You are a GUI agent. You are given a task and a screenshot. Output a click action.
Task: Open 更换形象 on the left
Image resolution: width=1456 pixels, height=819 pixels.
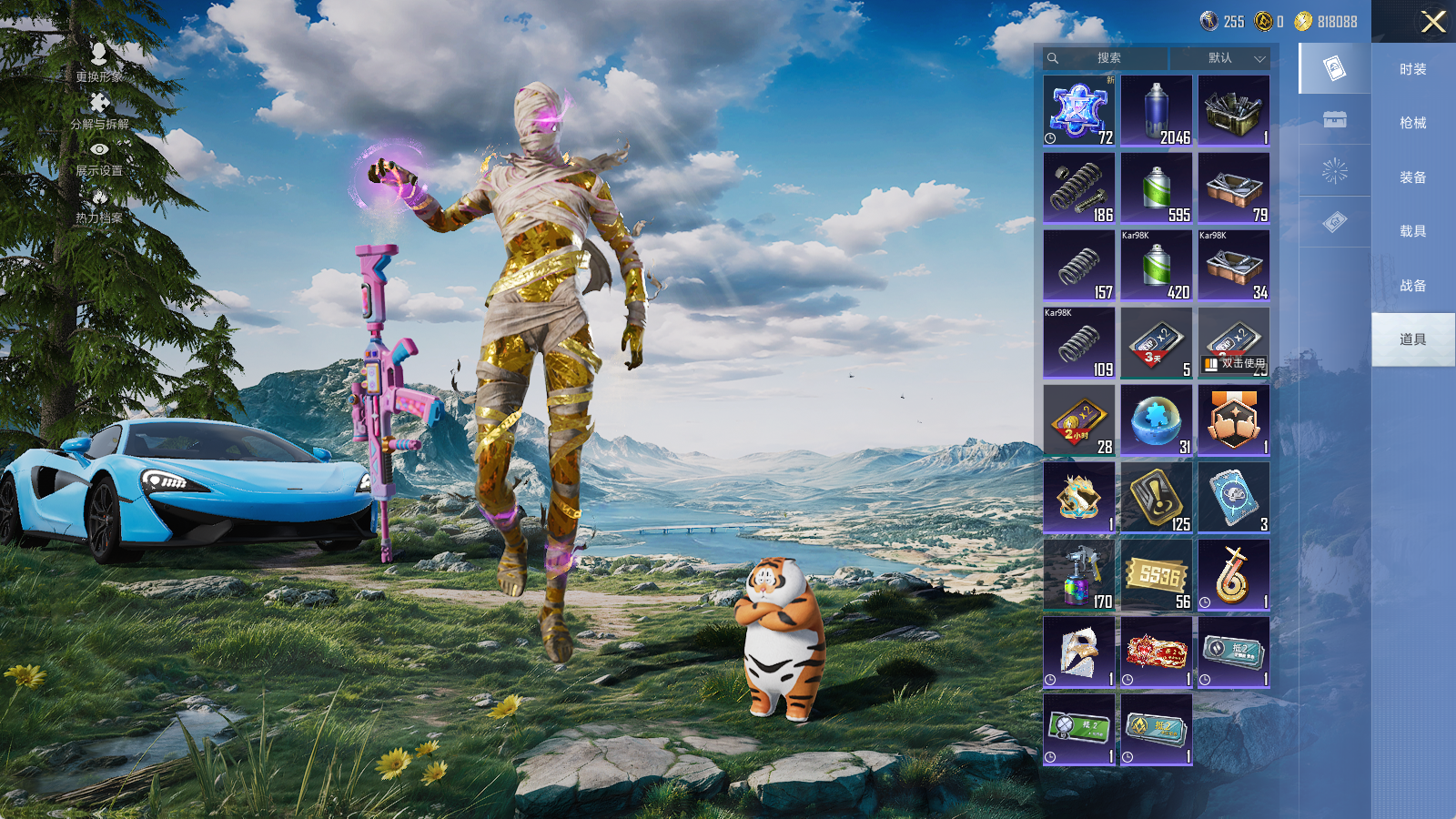click(99, 63)
